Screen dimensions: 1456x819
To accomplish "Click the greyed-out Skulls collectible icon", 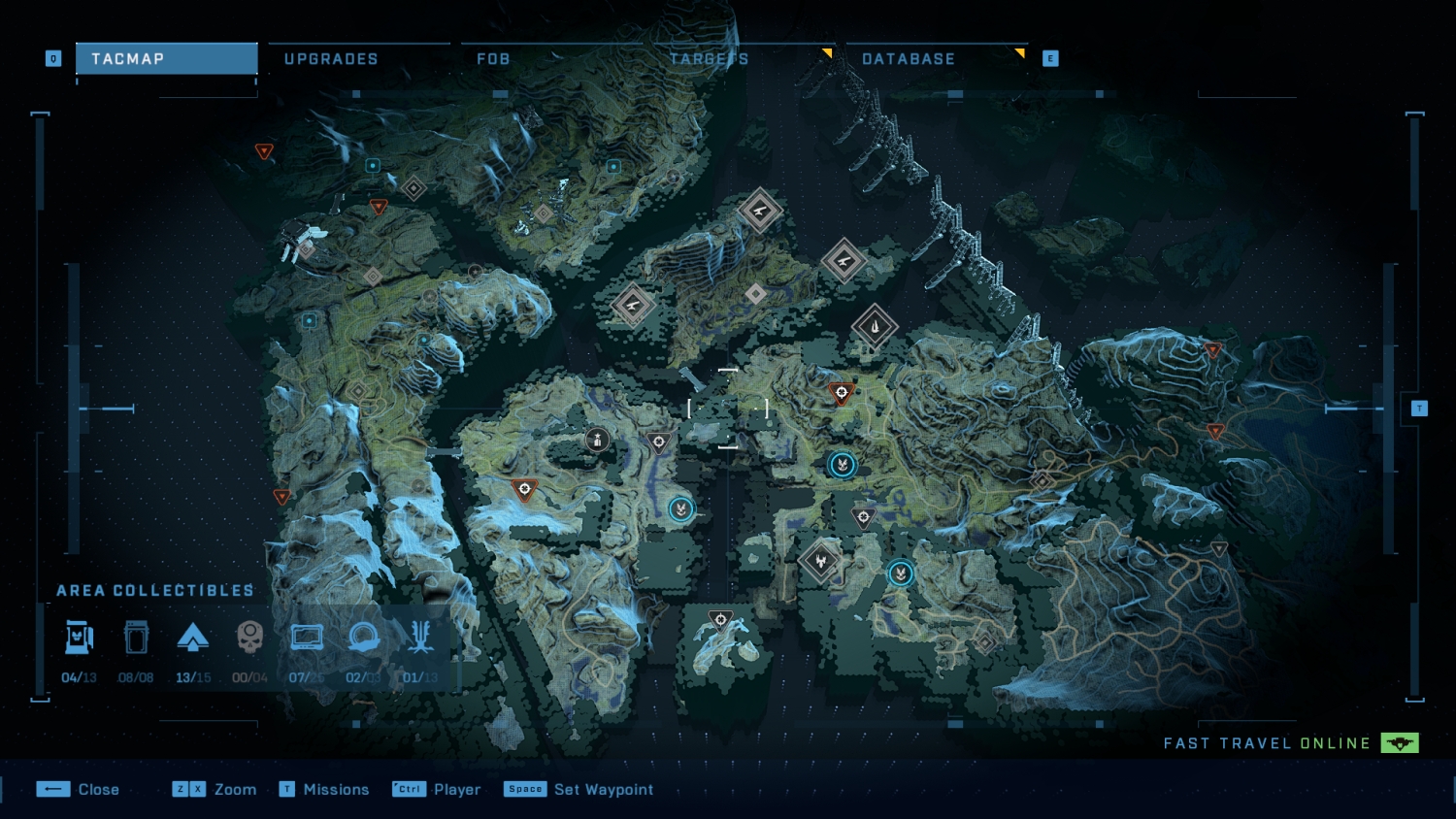I will coord(249,637).
